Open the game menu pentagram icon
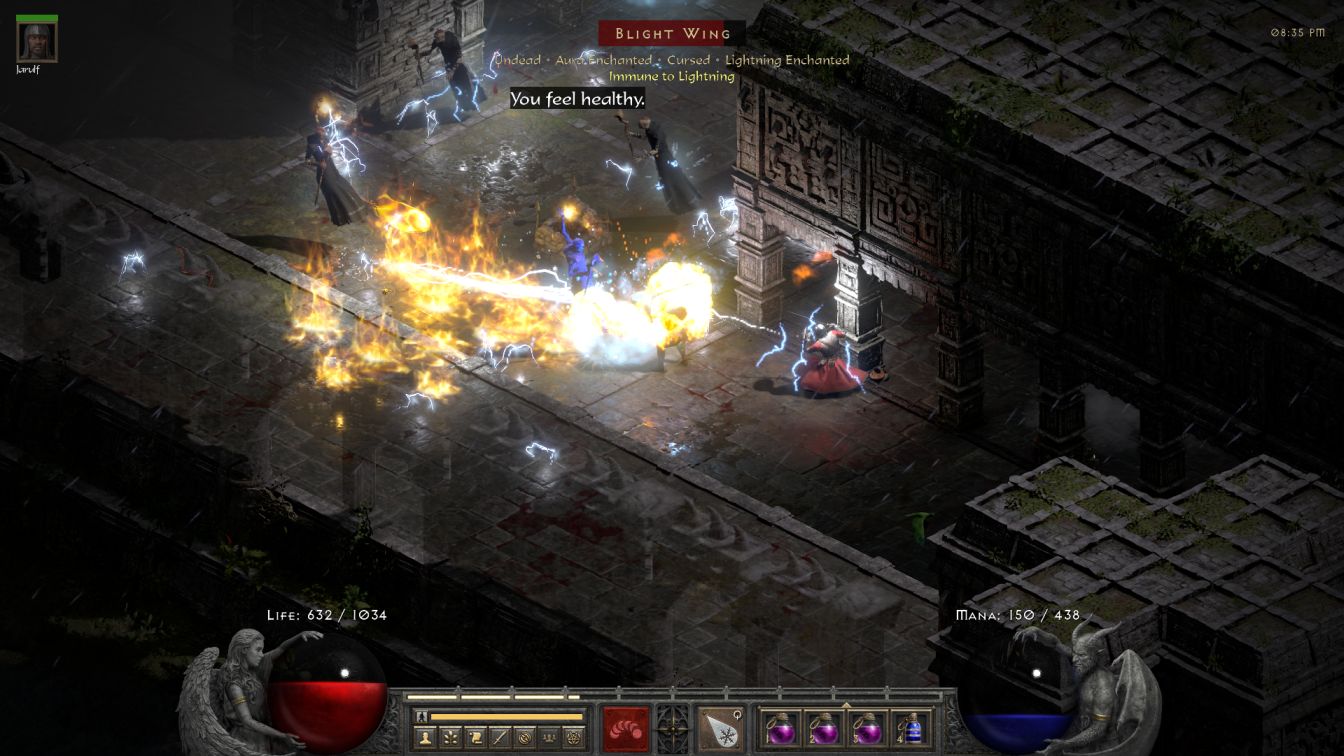The width and height of the screenshot is (1344, 756). point(573,739)
